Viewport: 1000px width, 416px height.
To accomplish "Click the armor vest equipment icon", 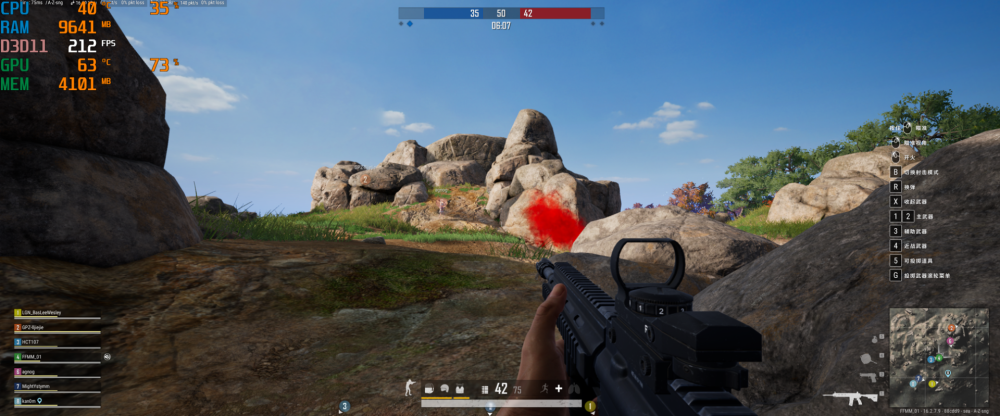I will pos(460,388).
